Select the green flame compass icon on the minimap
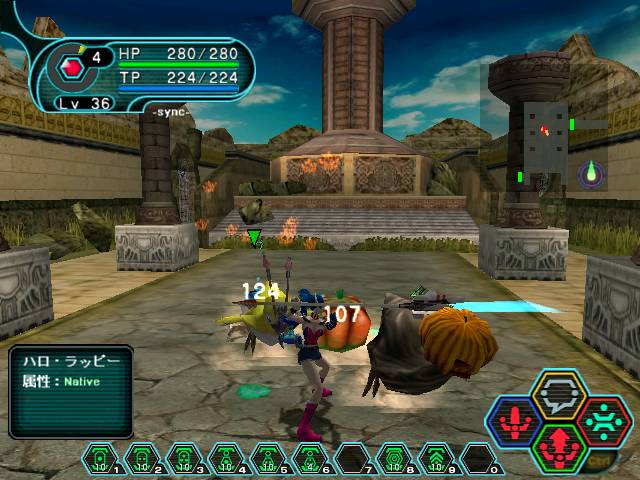Screen dimensions: 640x480 [592, 171]
